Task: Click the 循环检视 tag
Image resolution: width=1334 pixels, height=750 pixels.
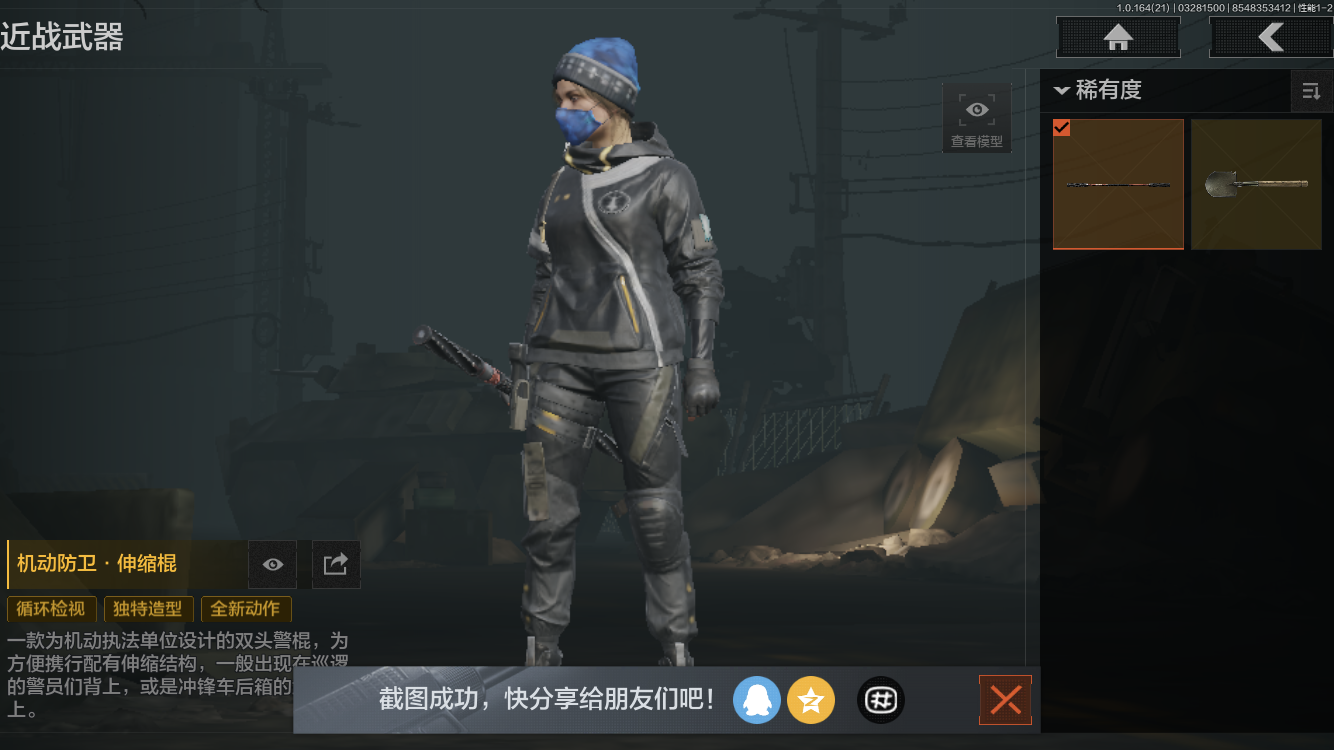Action: pyautogui.click(x=51, y=609)
